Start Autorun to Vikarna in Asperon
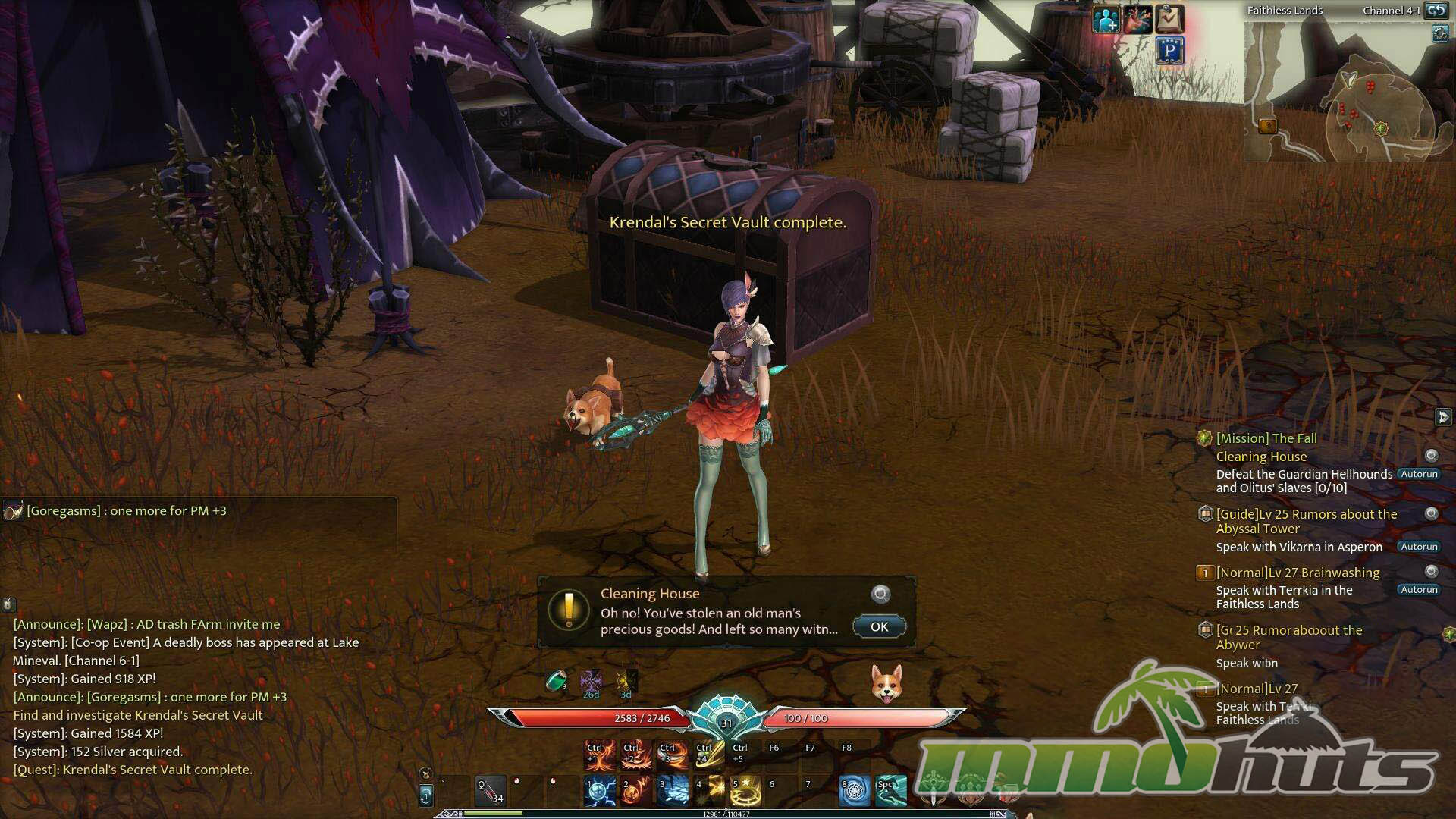1456x819 pixels. [1419, 547]
